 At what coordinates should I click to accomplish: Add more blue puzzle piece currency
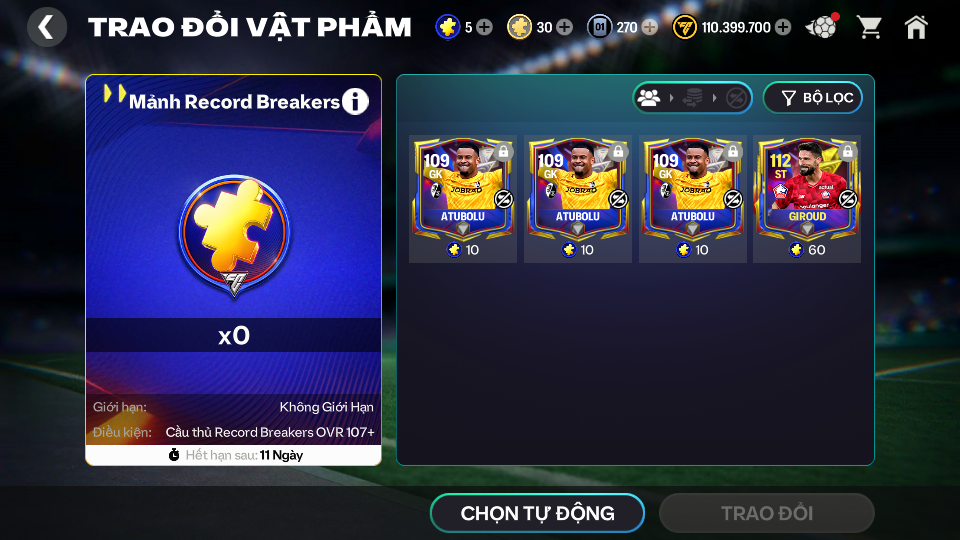pyautogui.click(x=485, y=27)
